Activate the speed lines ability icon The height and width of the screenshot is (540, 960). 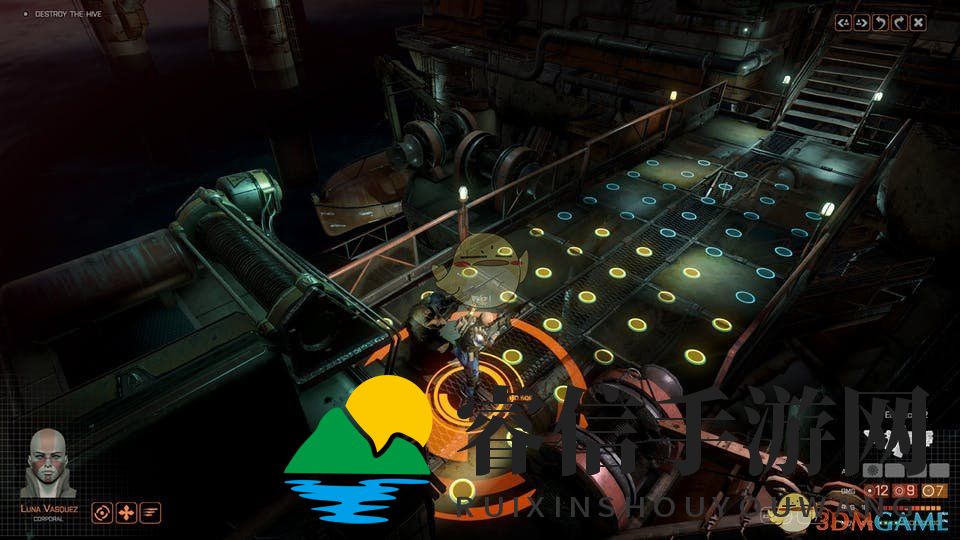click(151, 512)
